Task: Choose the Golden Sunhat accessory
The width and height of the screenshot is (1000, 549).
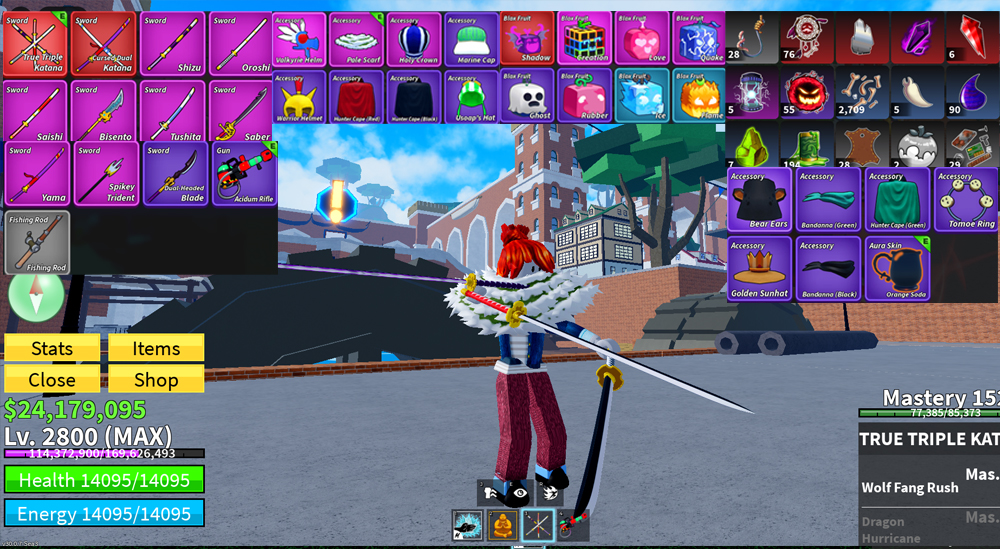Action: (x=759, y=269)
